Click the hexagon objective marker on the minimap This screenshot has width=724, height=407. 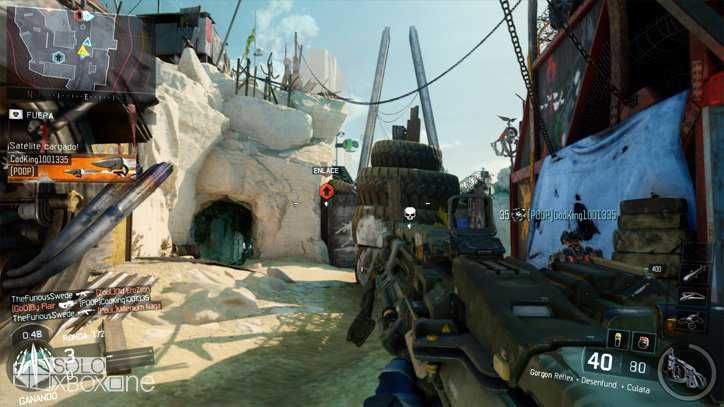pos(60,57)
